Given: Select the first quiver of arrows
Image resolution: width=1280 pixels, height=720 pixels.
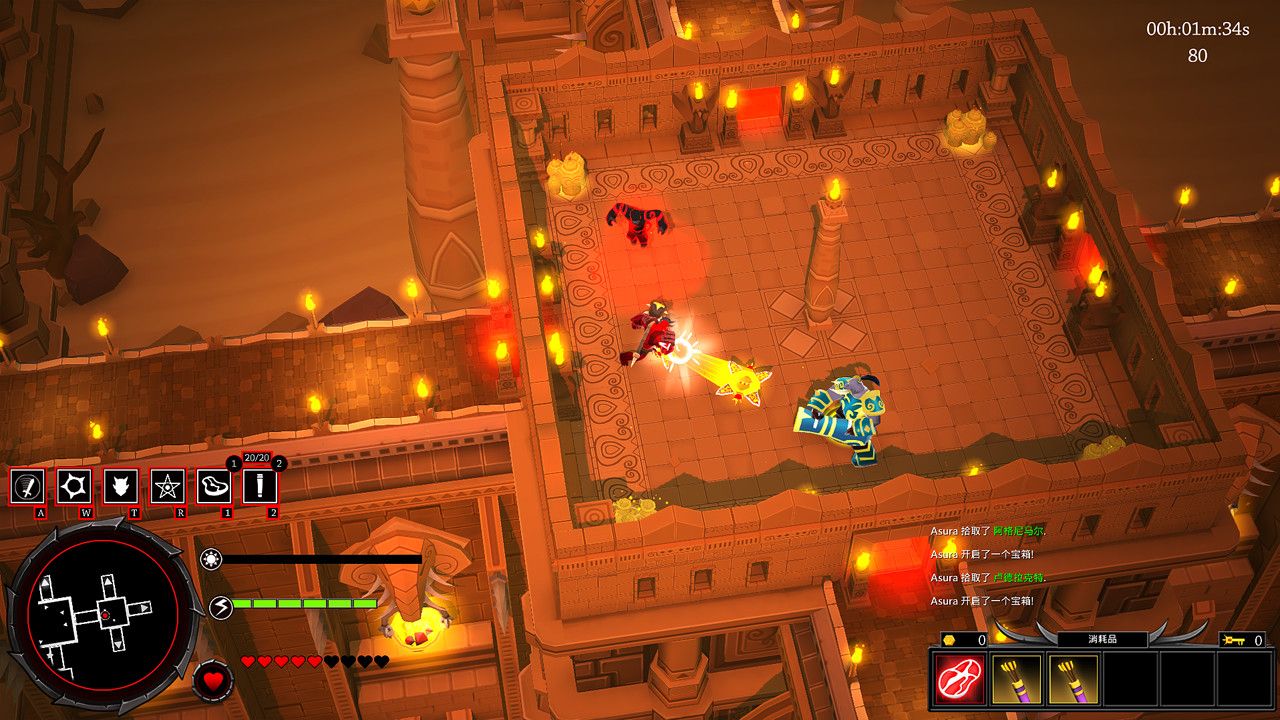Looking at the screenshot, I should [1016, 679].
